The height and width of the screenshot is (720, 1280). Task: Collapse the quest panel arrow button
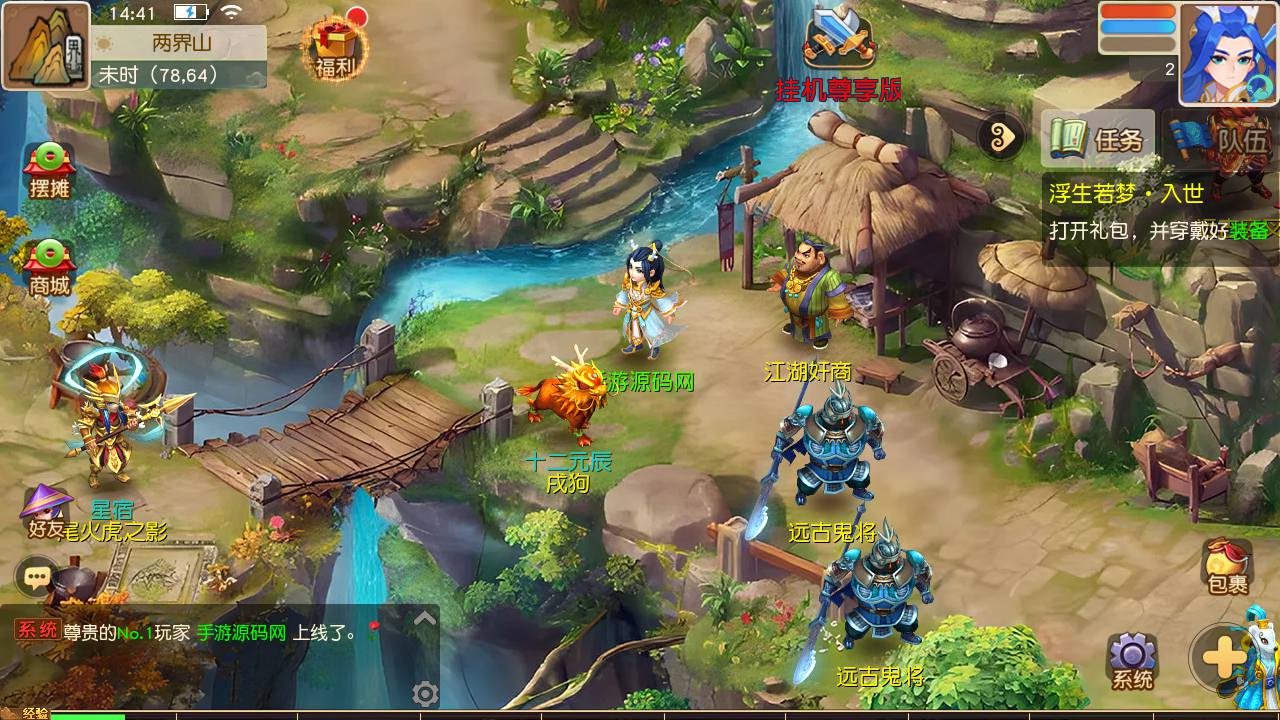coord(1002,137)
